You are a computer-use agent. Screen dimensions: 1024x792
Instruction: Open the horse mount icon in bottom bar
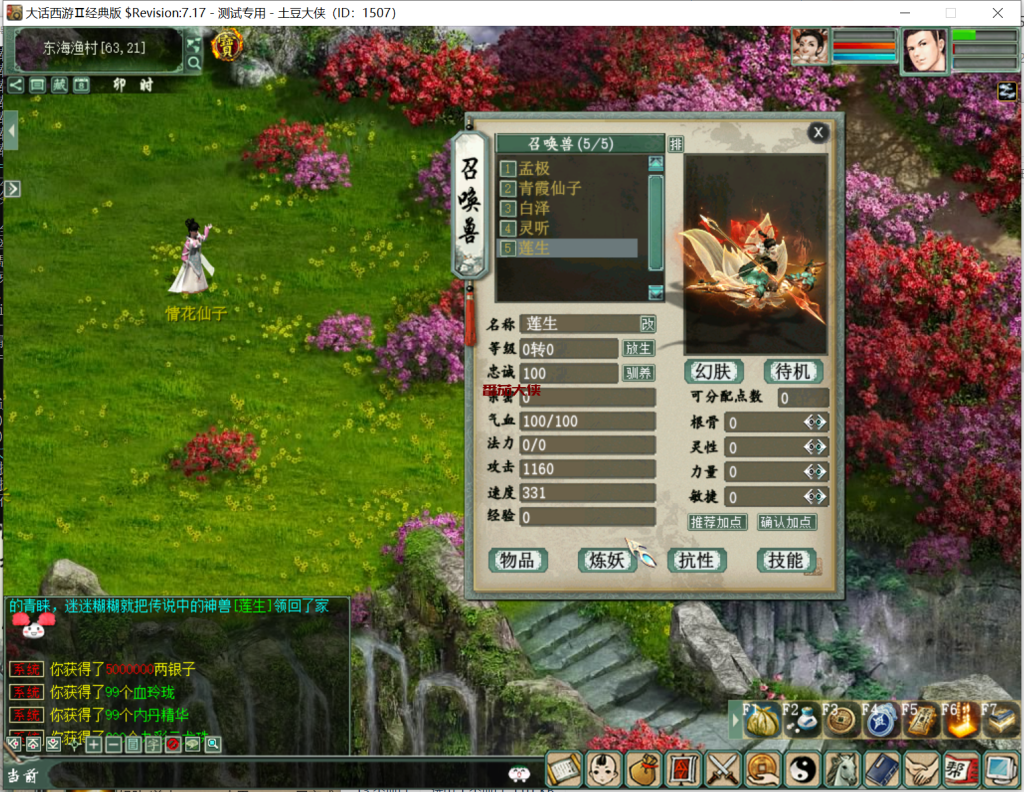coord(841,769)
